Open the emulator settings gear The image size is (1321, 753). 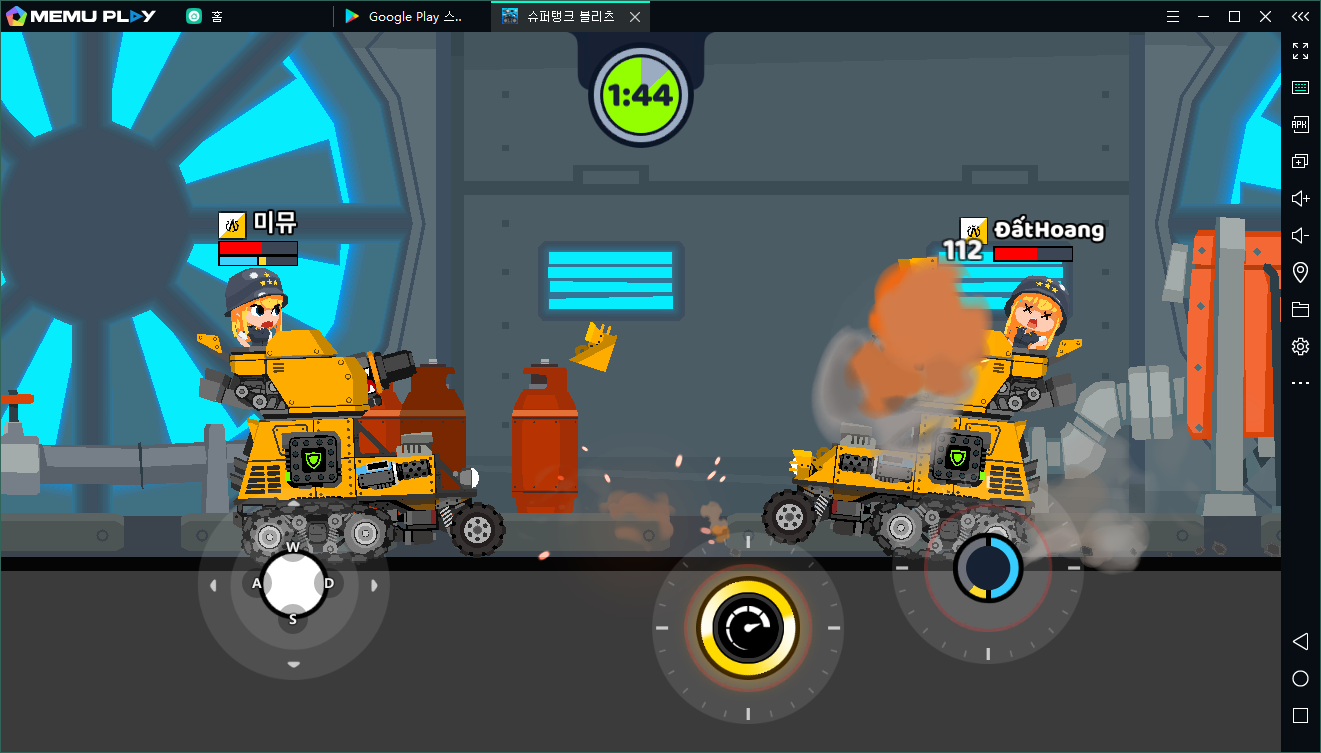tap(1300, 347)
